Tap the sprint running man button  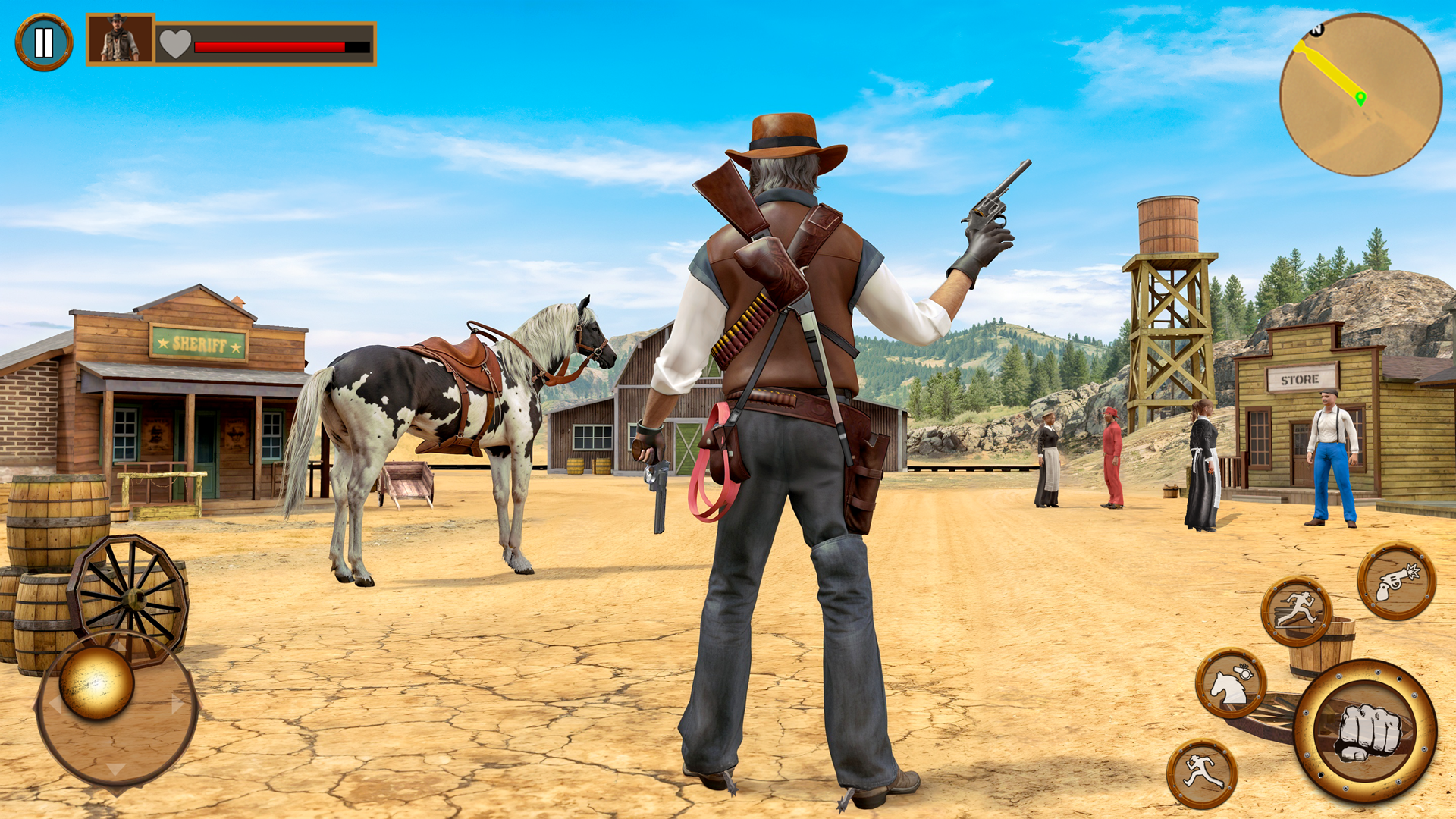pyautogui.click(x=1202, y=773)
